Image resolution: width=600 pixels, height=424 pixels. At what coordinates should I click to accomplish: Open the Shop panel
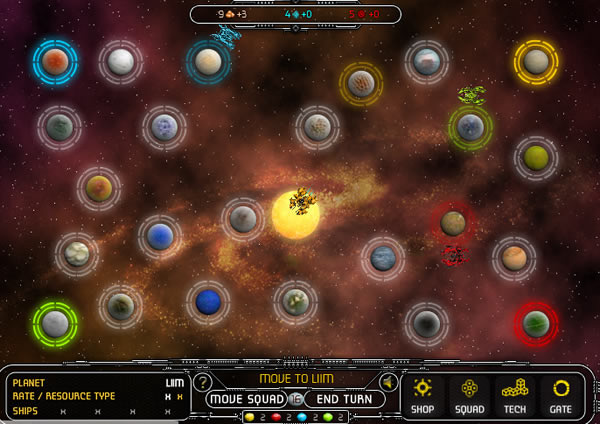pyautogui.click(x=423, y=394)
